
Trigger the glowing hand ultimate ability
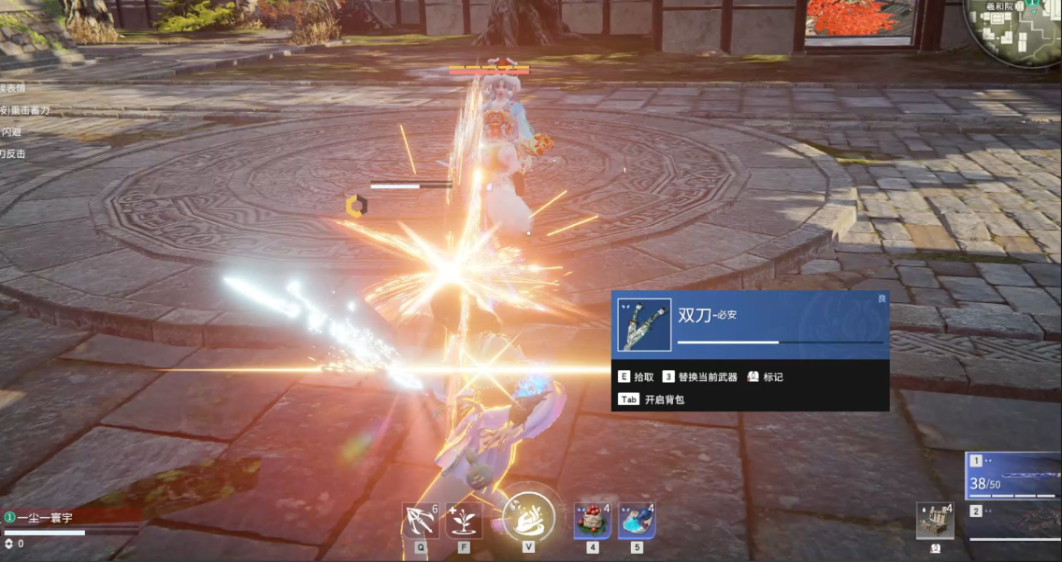point(527,514)
